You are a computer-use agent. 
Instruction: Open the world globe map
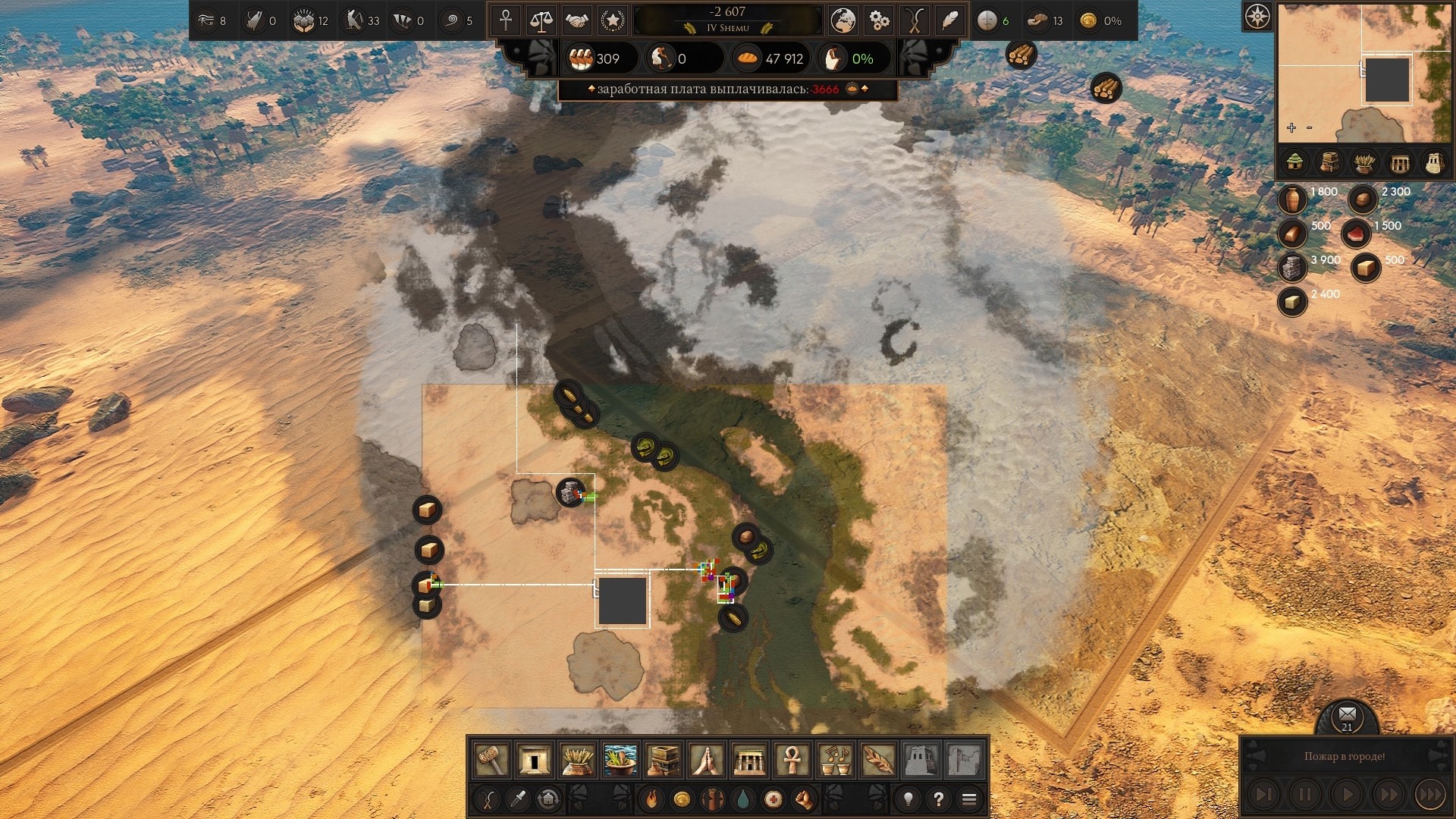coord(843,20)
